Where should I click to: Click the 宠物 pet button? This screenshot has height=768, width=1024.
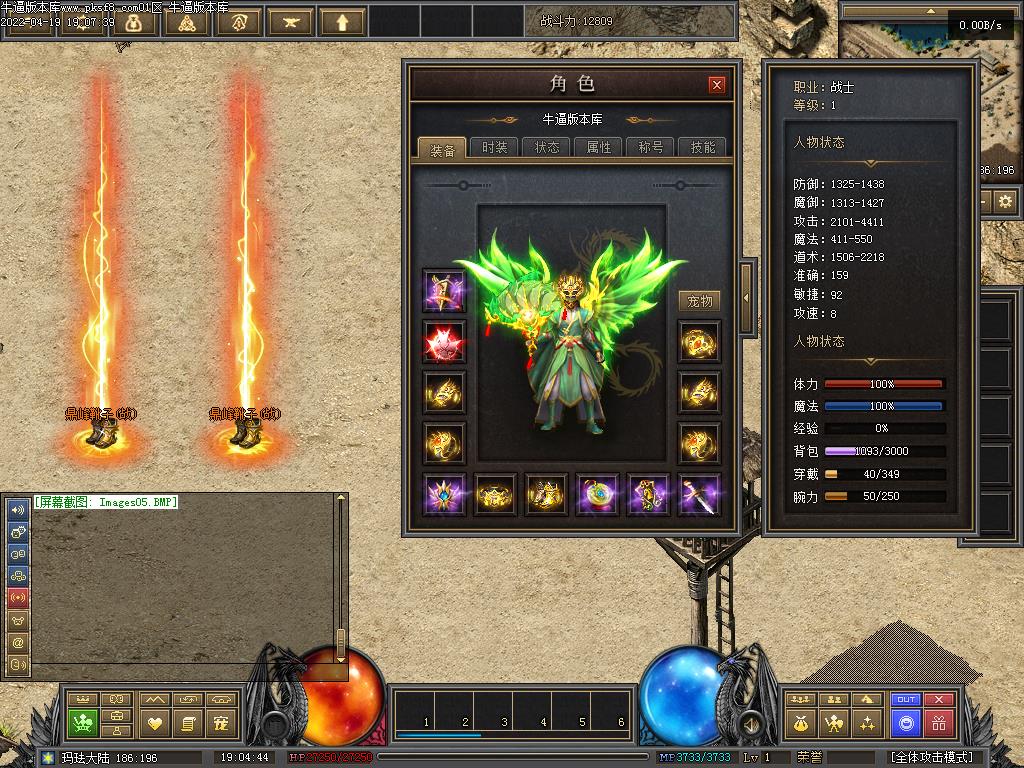[700, 301]
